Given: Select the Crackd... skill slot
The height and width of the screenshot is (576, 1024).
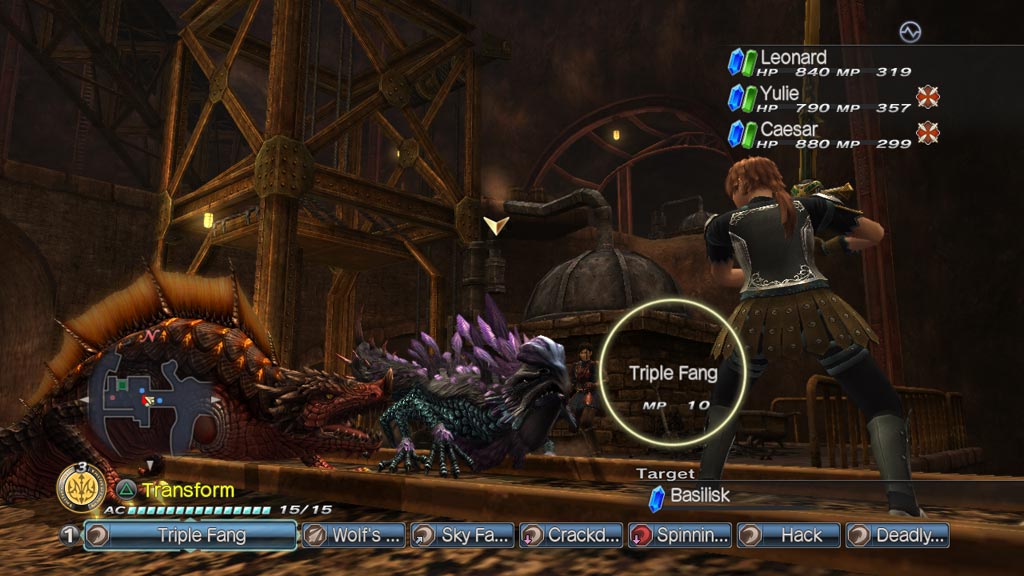Looking at the screenshot, I should pyautogui.click(x=571, y=535).
